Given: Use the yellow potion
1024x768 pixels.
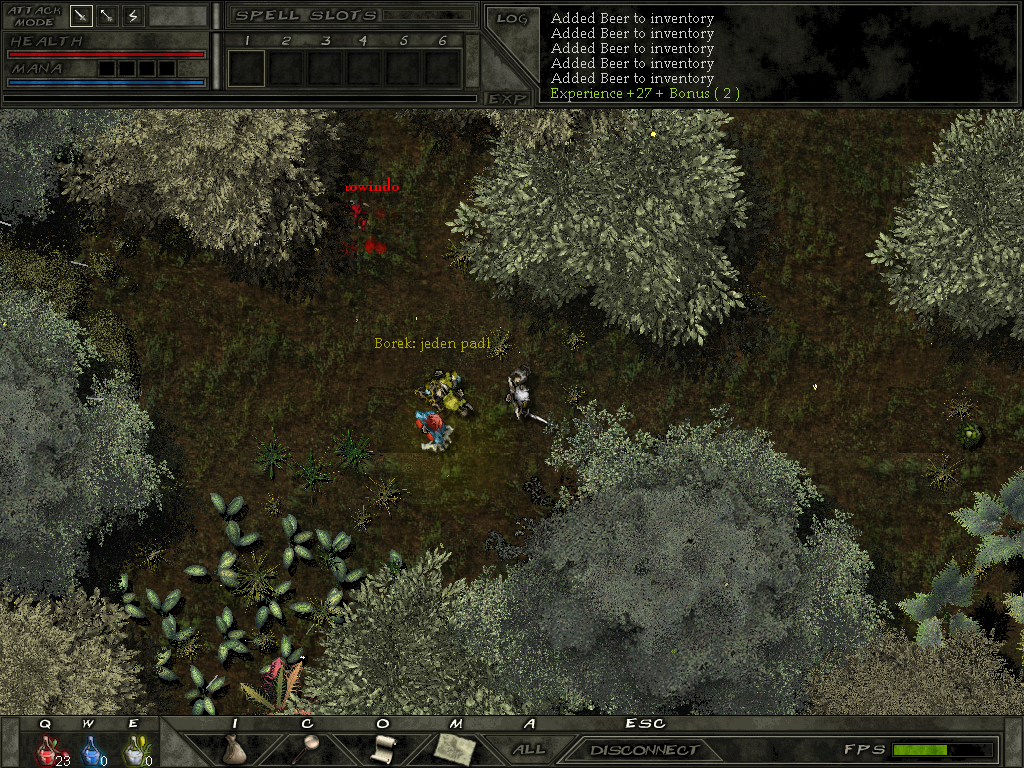Looking at the screenshot, I should [x=133, y=749].
